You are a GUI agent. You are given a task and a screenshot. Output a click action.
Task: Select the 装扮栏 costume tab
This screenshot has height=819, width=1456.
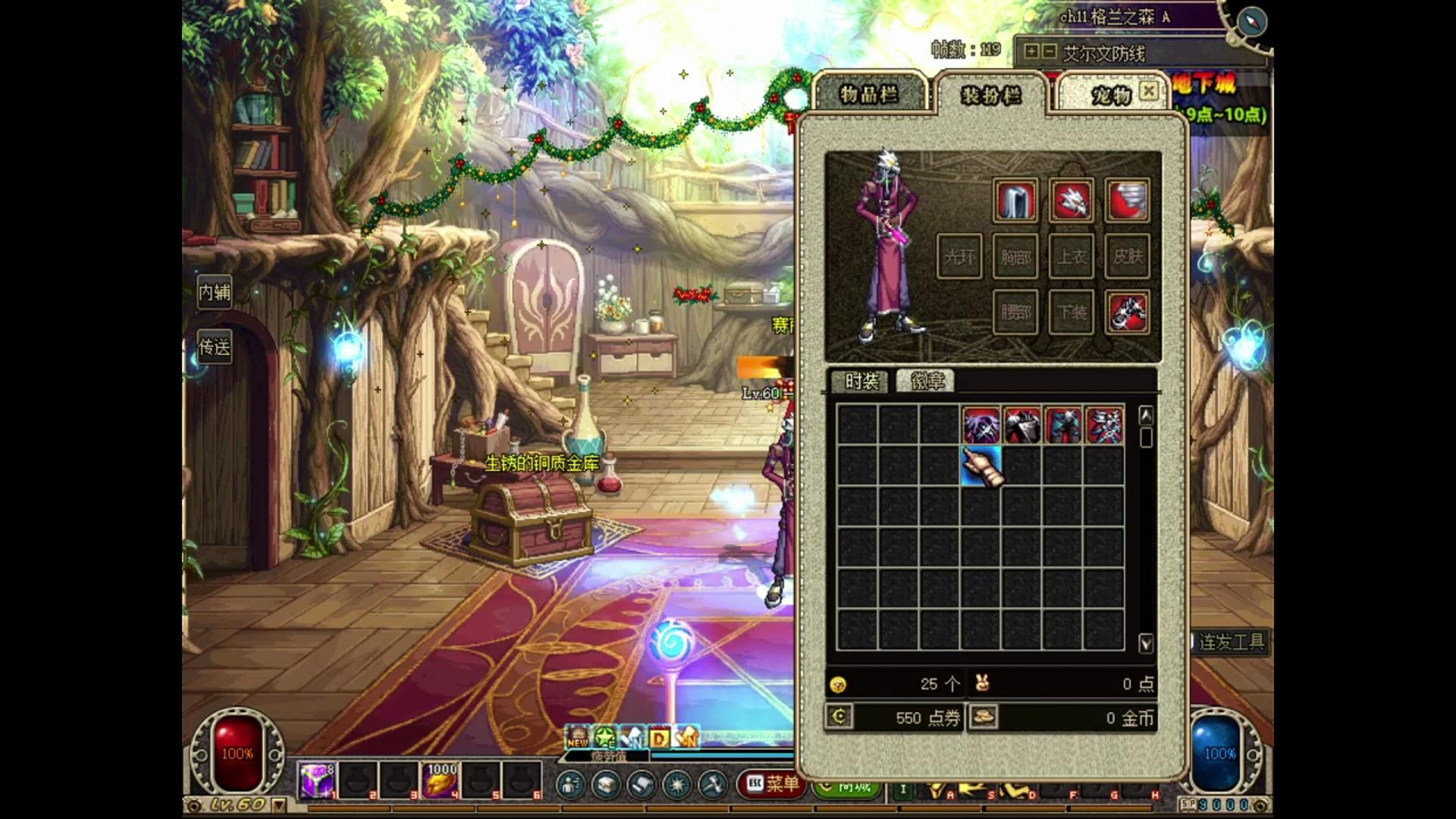pos(991,96)
